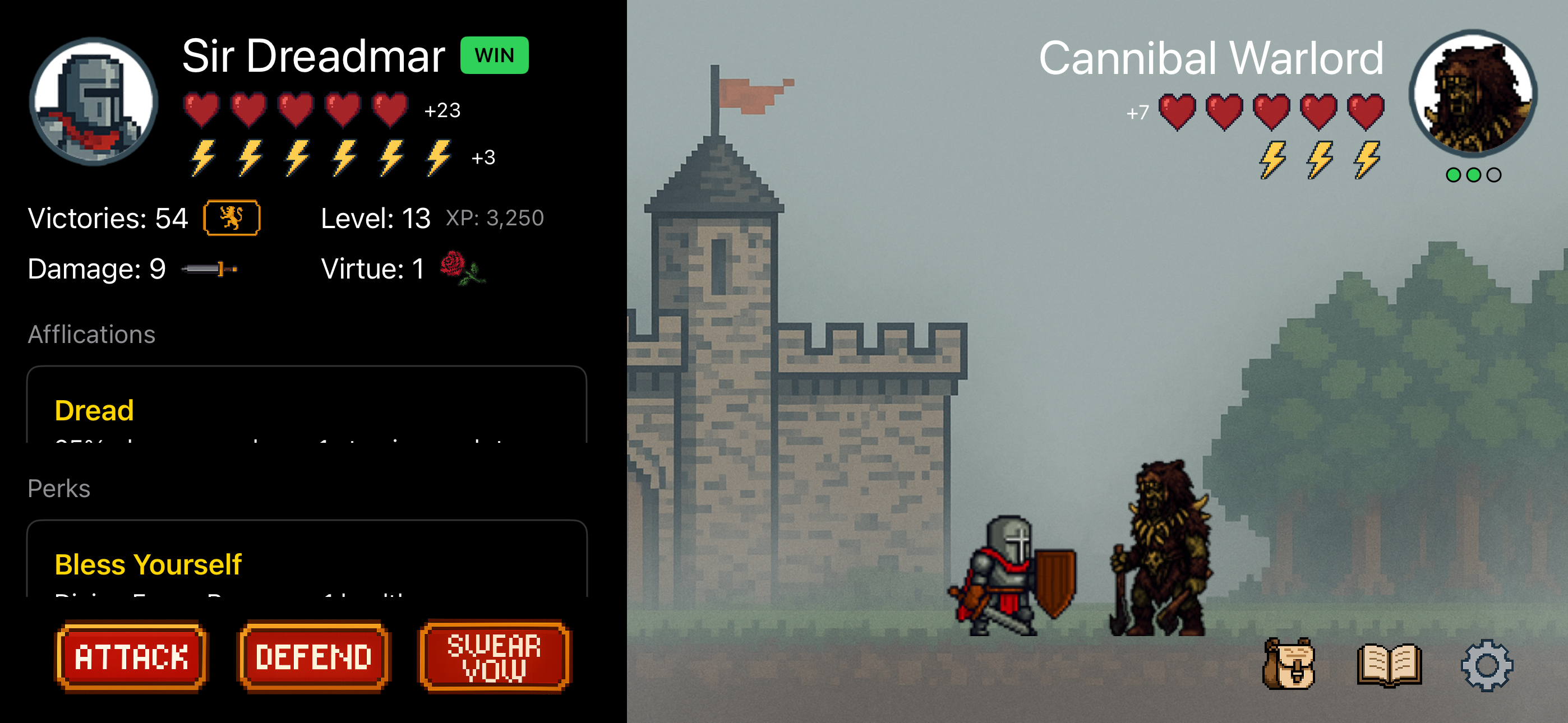Click the heraldic lion victories badge
The image size is (1568, 723).
tap(231, 217)
